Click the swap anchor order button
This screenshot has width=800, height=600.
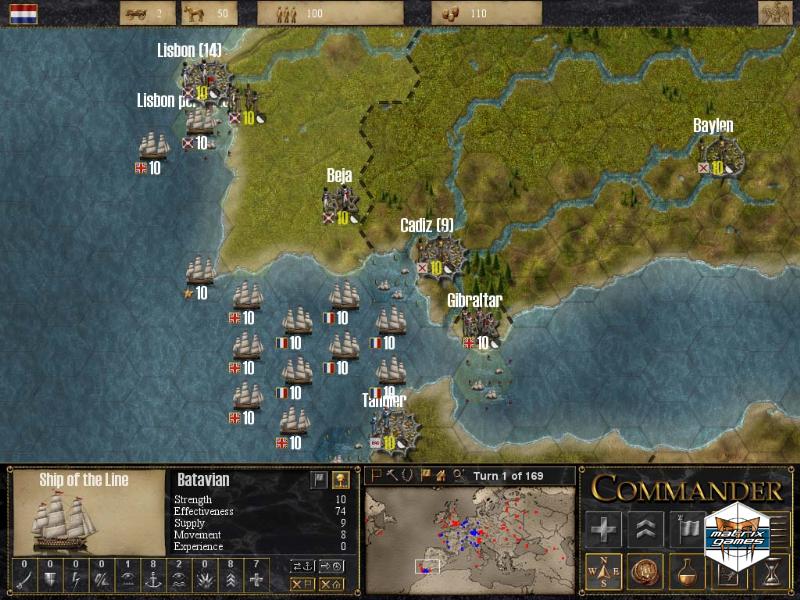[x=301, y=565]
